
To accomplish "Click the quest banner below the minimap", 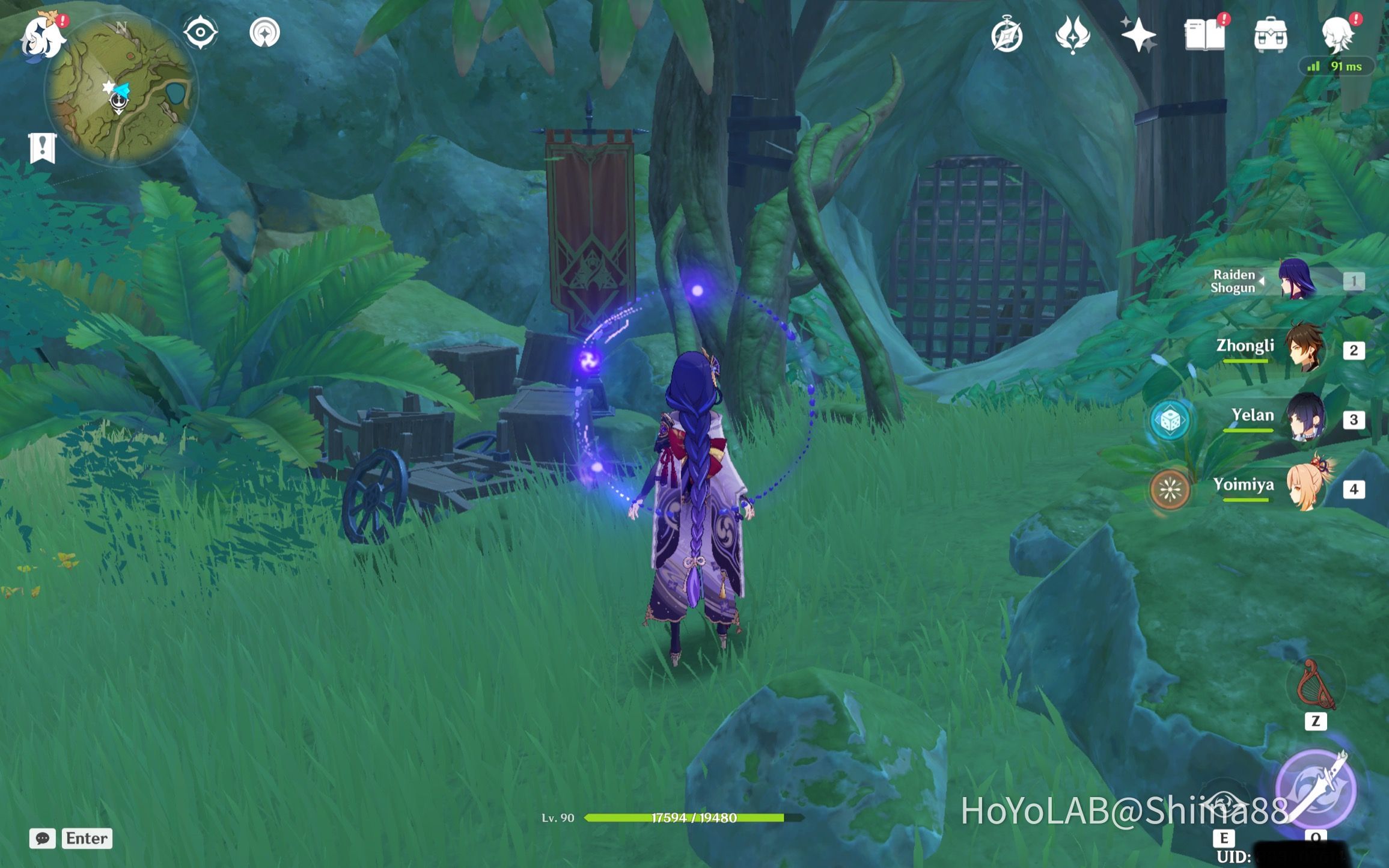I will 42,145.
